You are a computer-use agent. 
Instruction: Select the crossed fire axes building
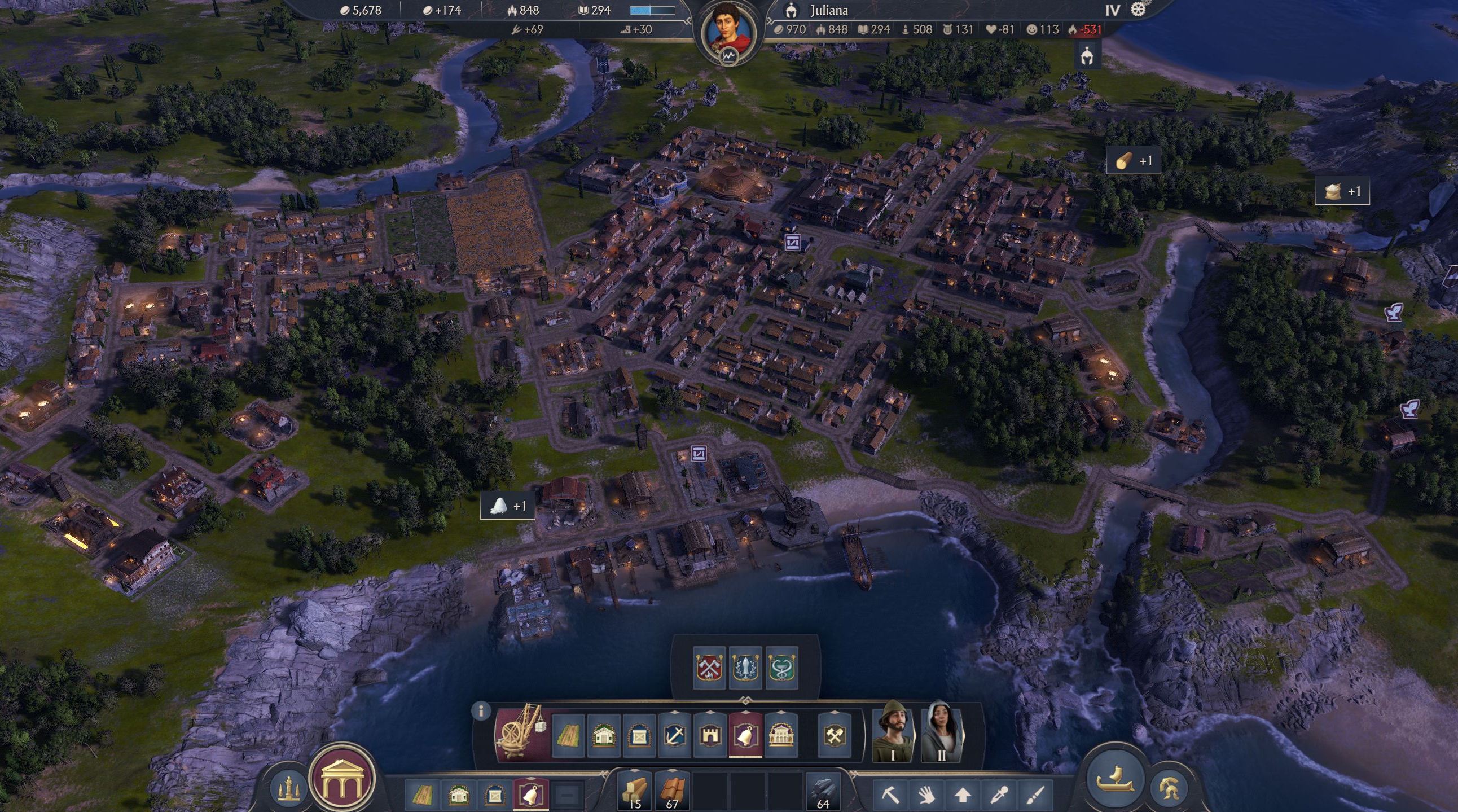point(709,668)
